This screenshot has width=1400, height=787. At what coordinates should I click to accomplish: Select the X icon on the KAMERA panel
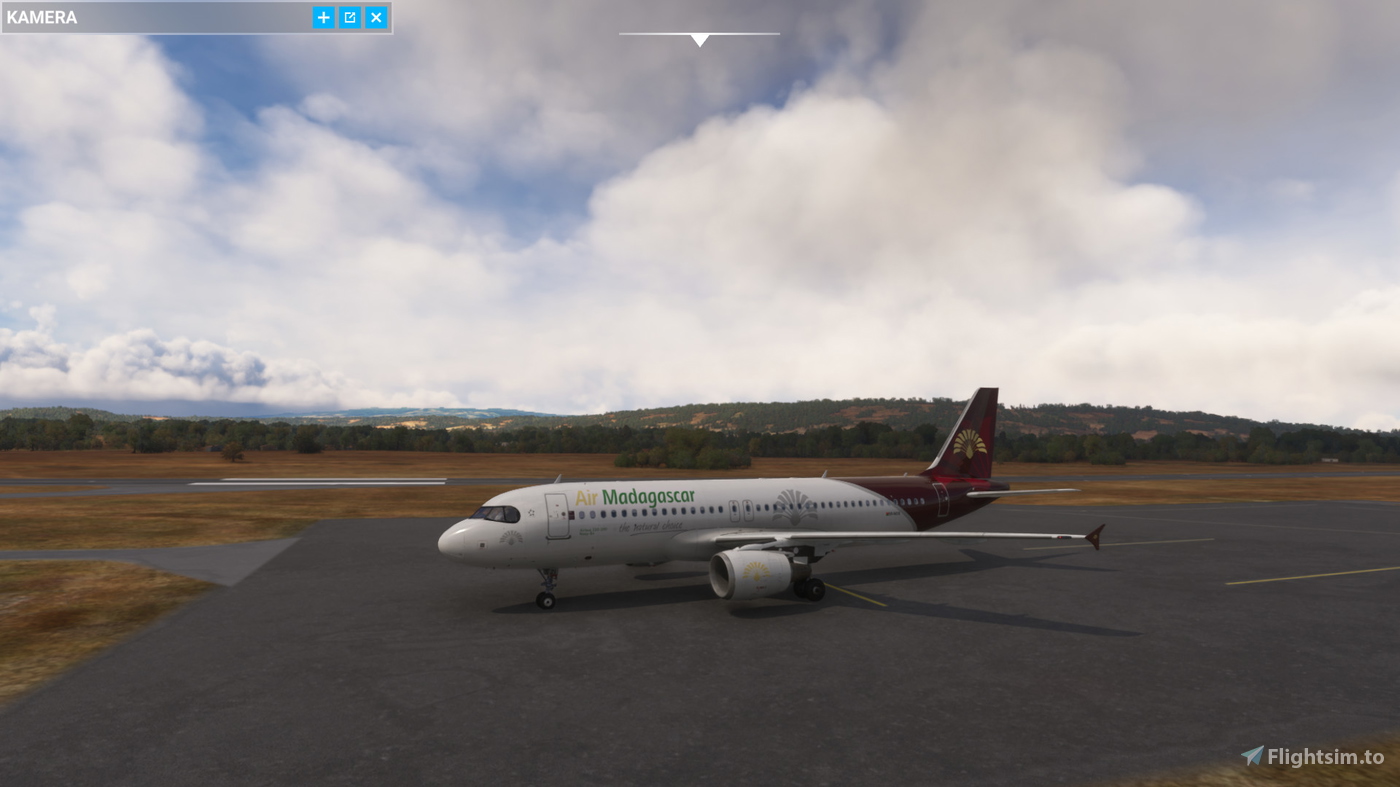coord(375,16)
